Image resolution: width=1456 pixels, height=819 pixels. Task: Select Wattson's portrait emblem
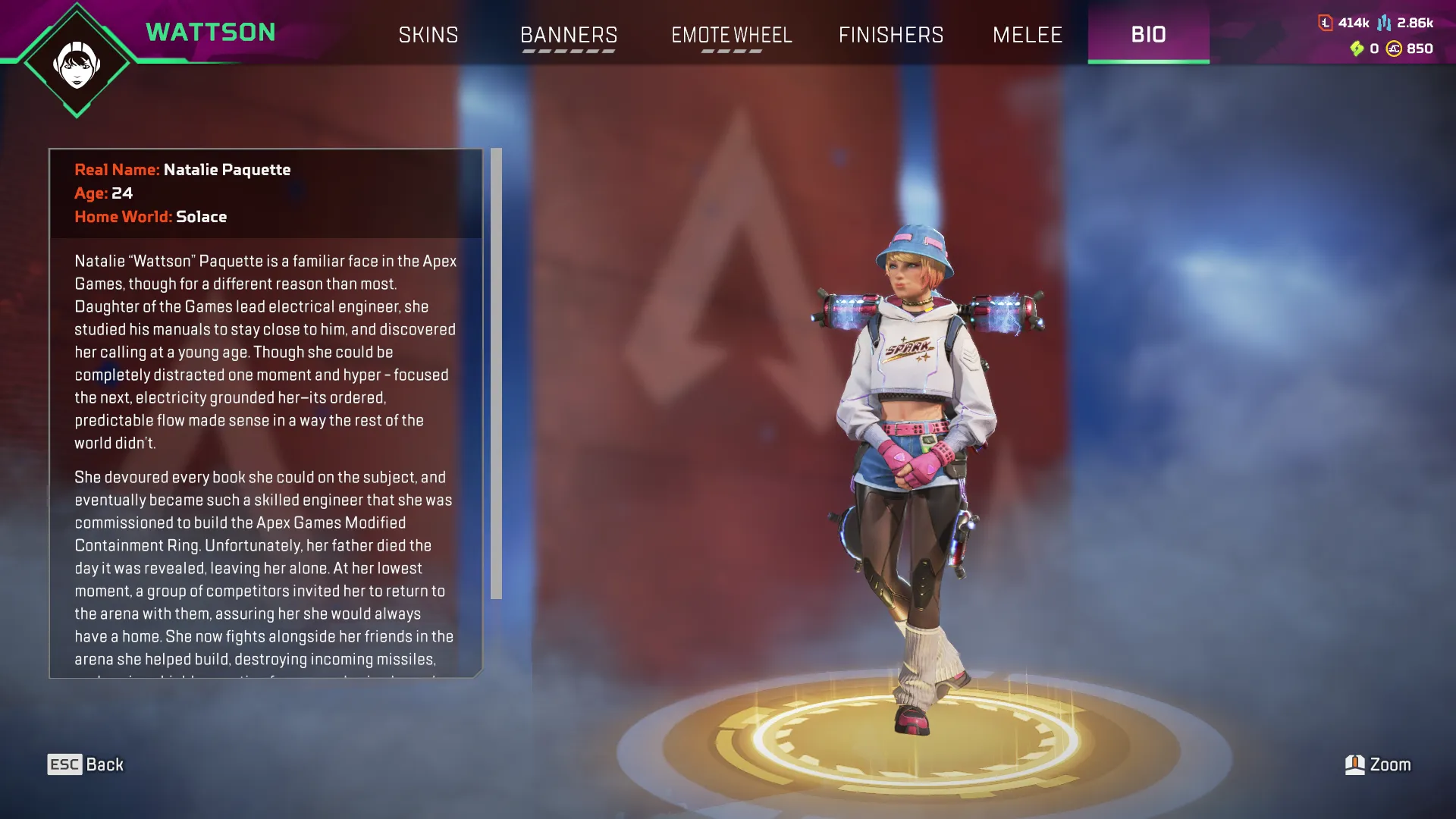tap(77, 63)
